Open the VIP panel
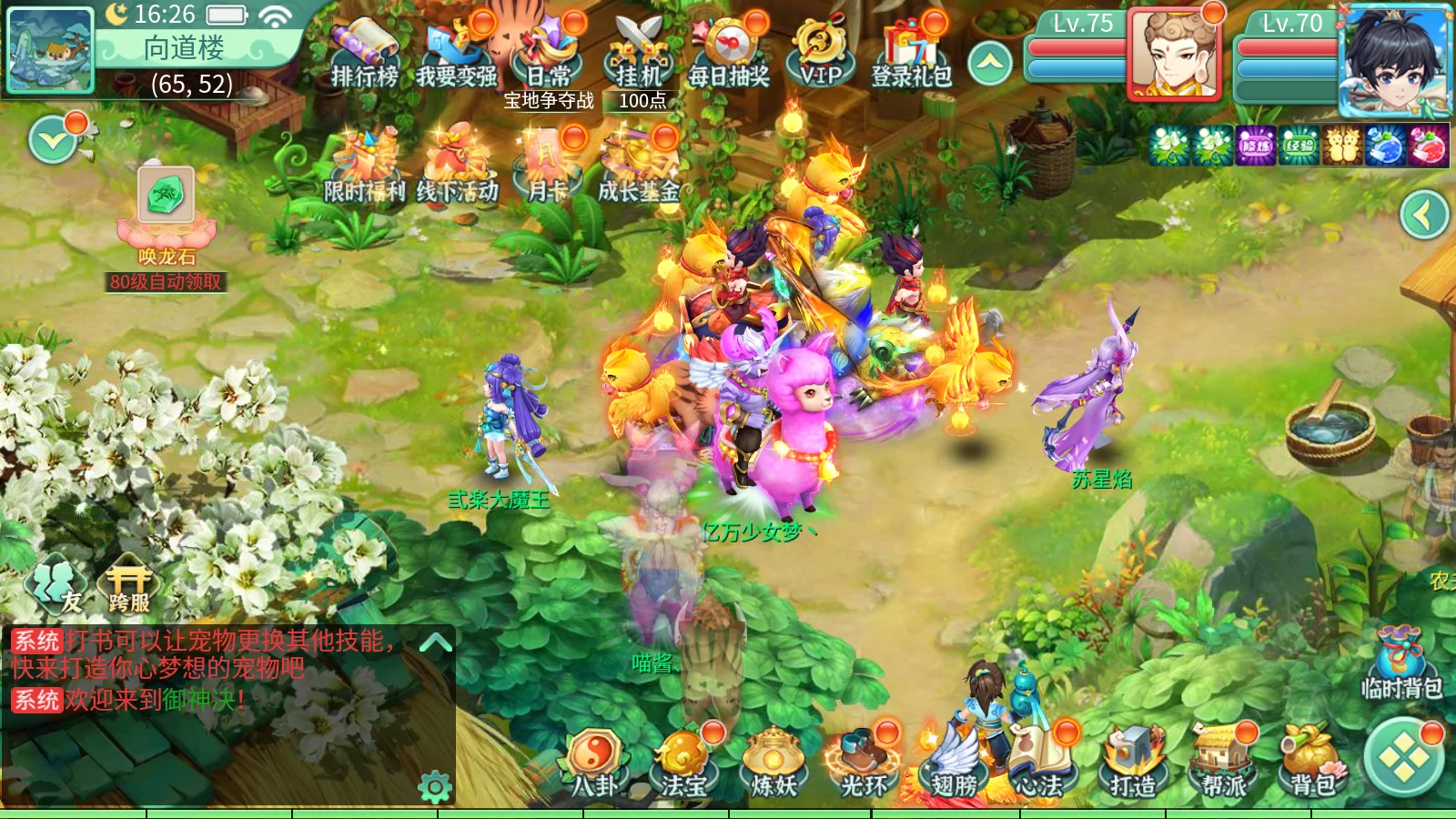This screenshot has height=819, width=1456. [x=820, y=53]
